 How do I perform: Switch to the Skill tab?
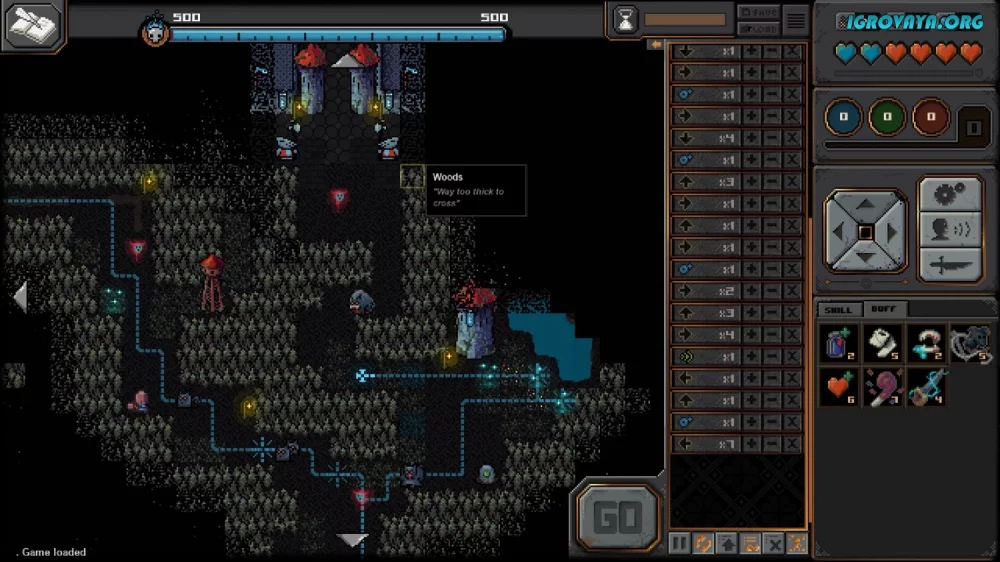coord(838,310)
